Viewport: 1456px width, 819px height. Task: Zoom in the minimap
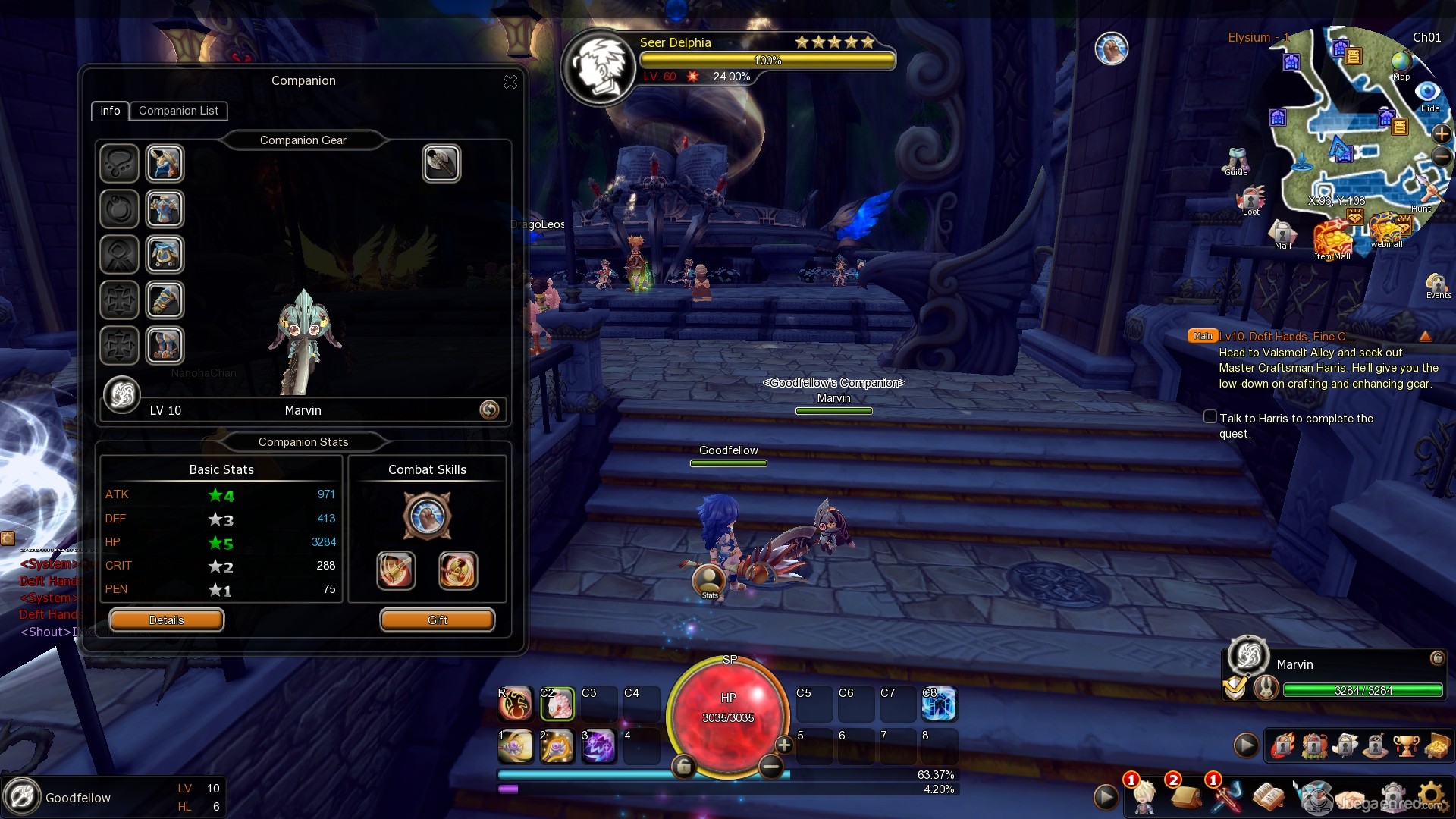(x=1441, y=134)
